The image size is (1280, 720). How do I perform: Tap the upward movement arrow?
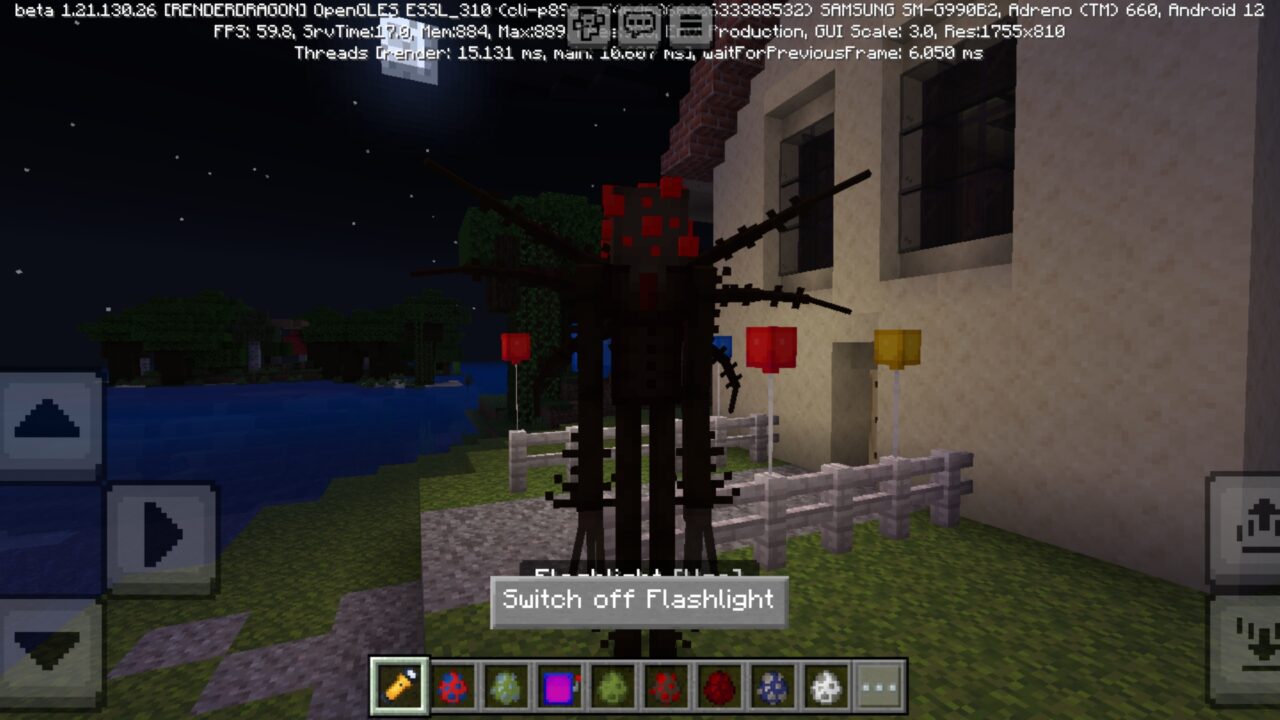[45, 420]
